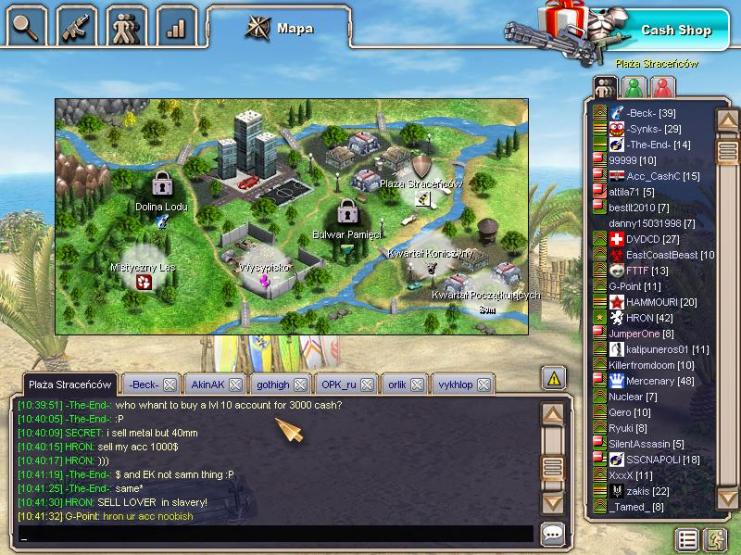The height and width of the screenshot is (555, 741).
Task: Switch to the two-soldiers tab
Action: click(127, 27)
